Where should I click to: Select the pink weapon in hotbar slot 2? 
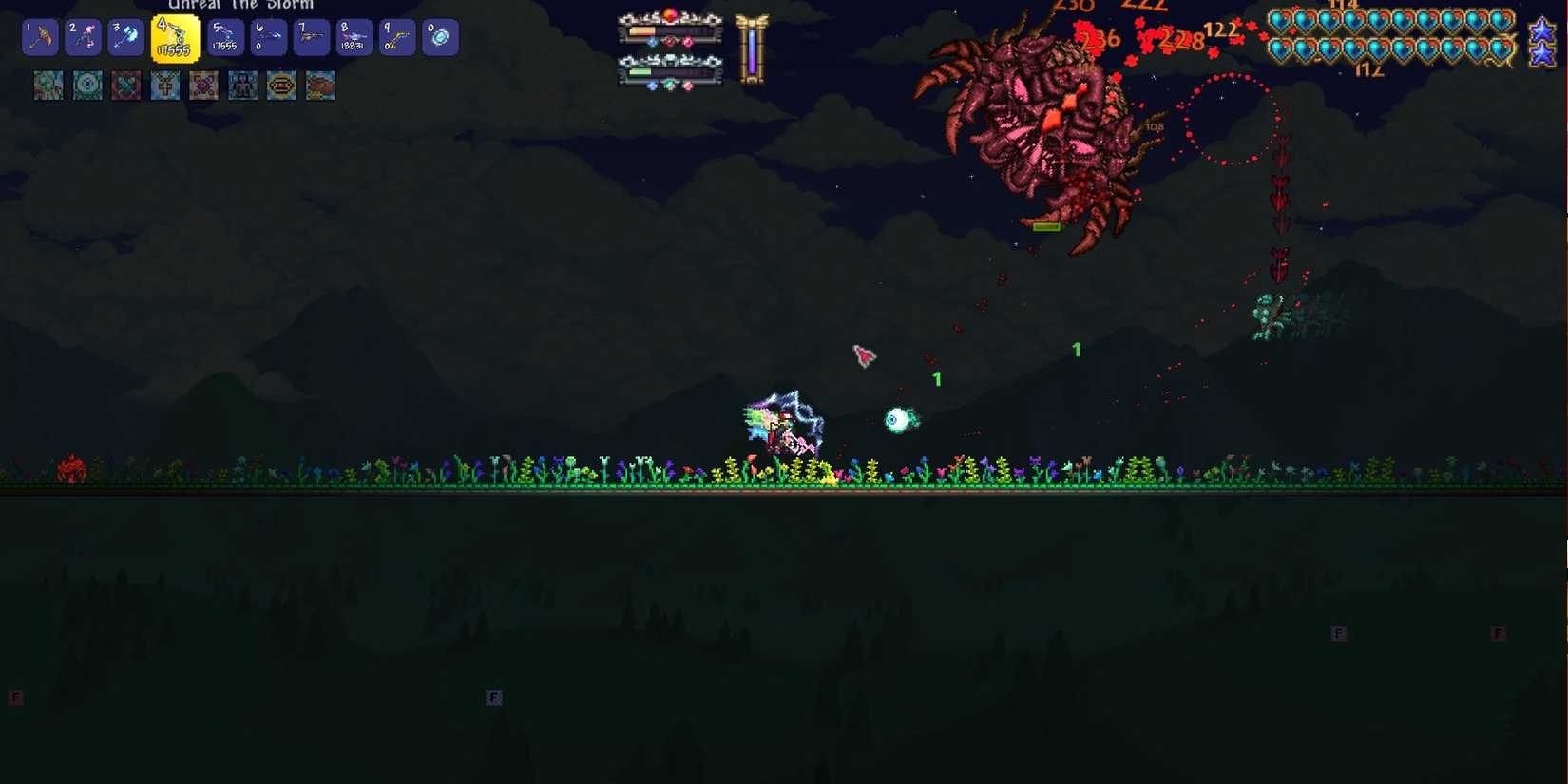click(x=83, y=36)
